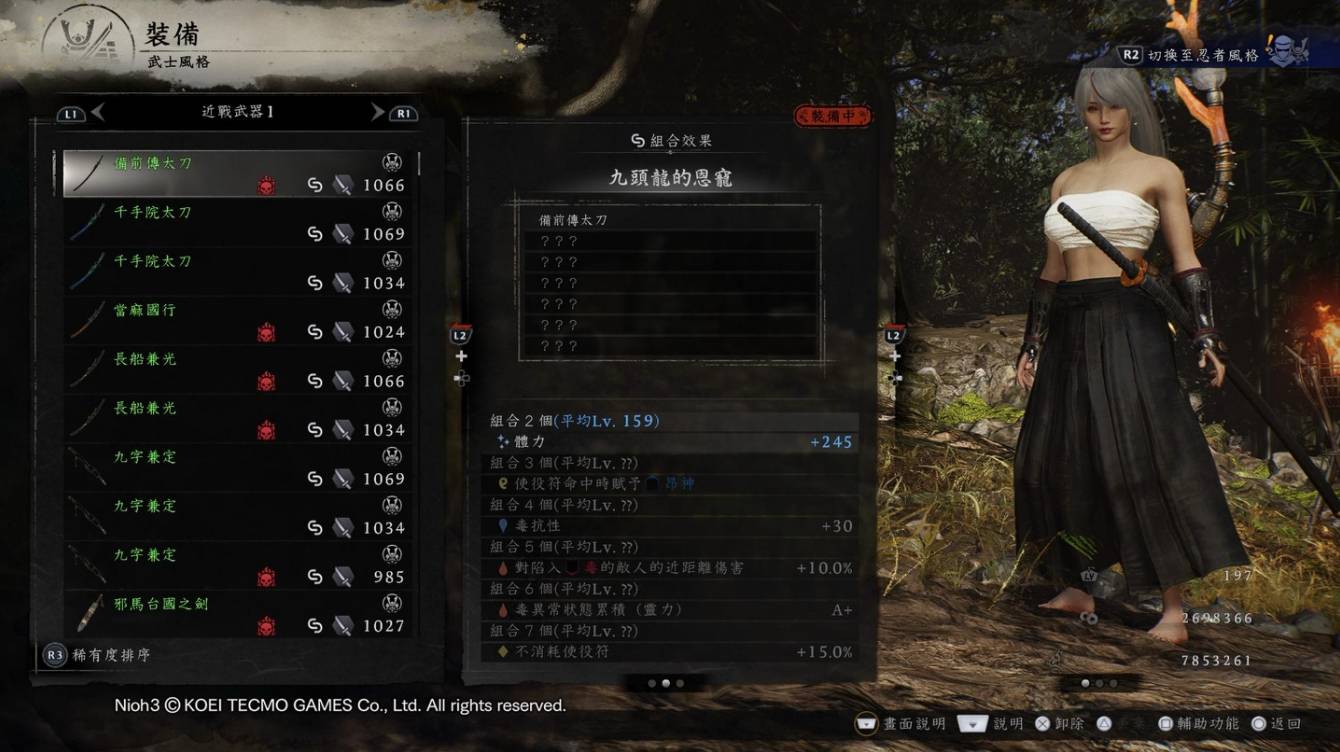Pick the 千手院太刀 rated 1034

(238, 272)
